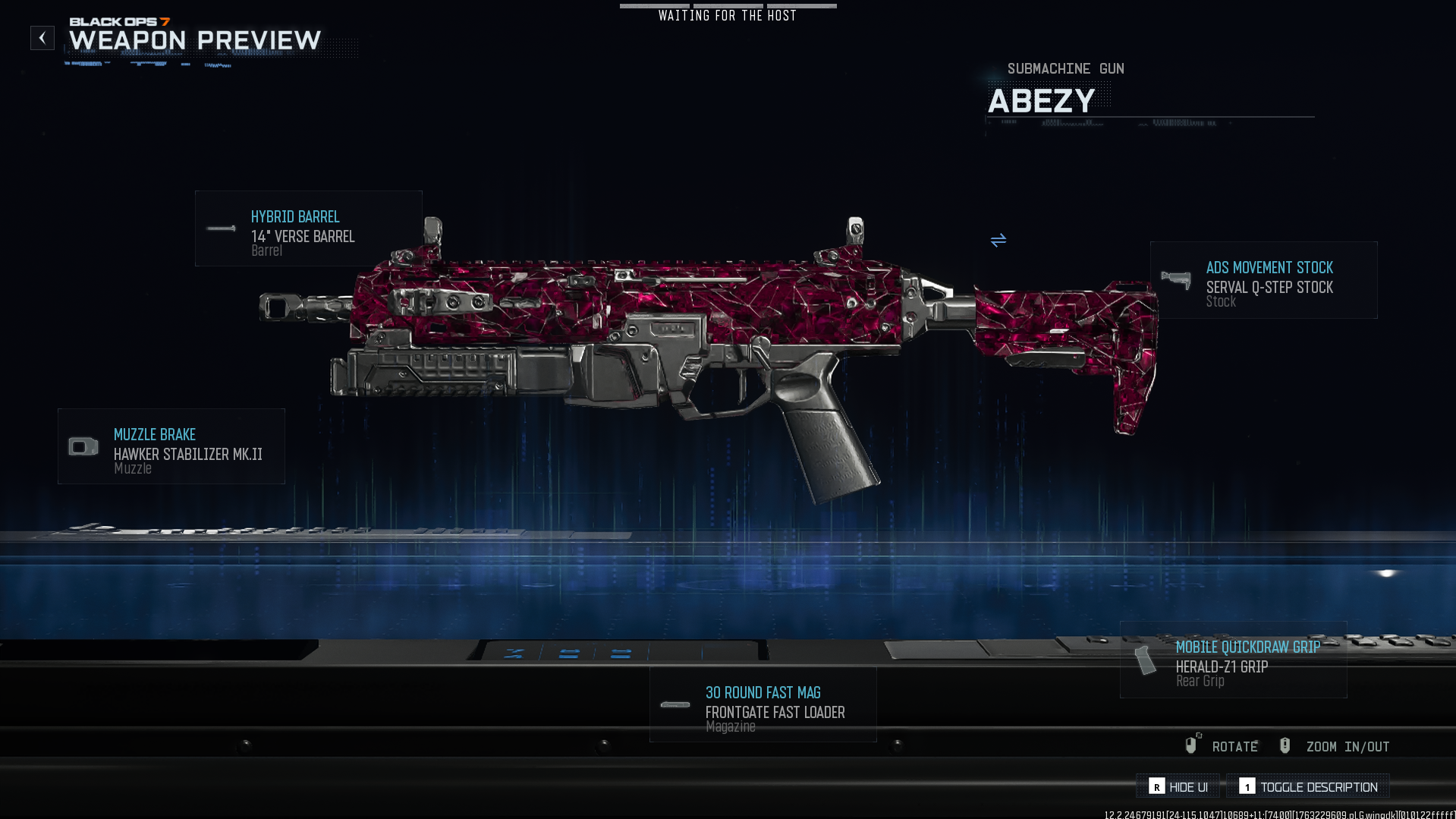1456x819 pixels.
Task: Hide the UI overlay
Action: tap(1178, 787)
